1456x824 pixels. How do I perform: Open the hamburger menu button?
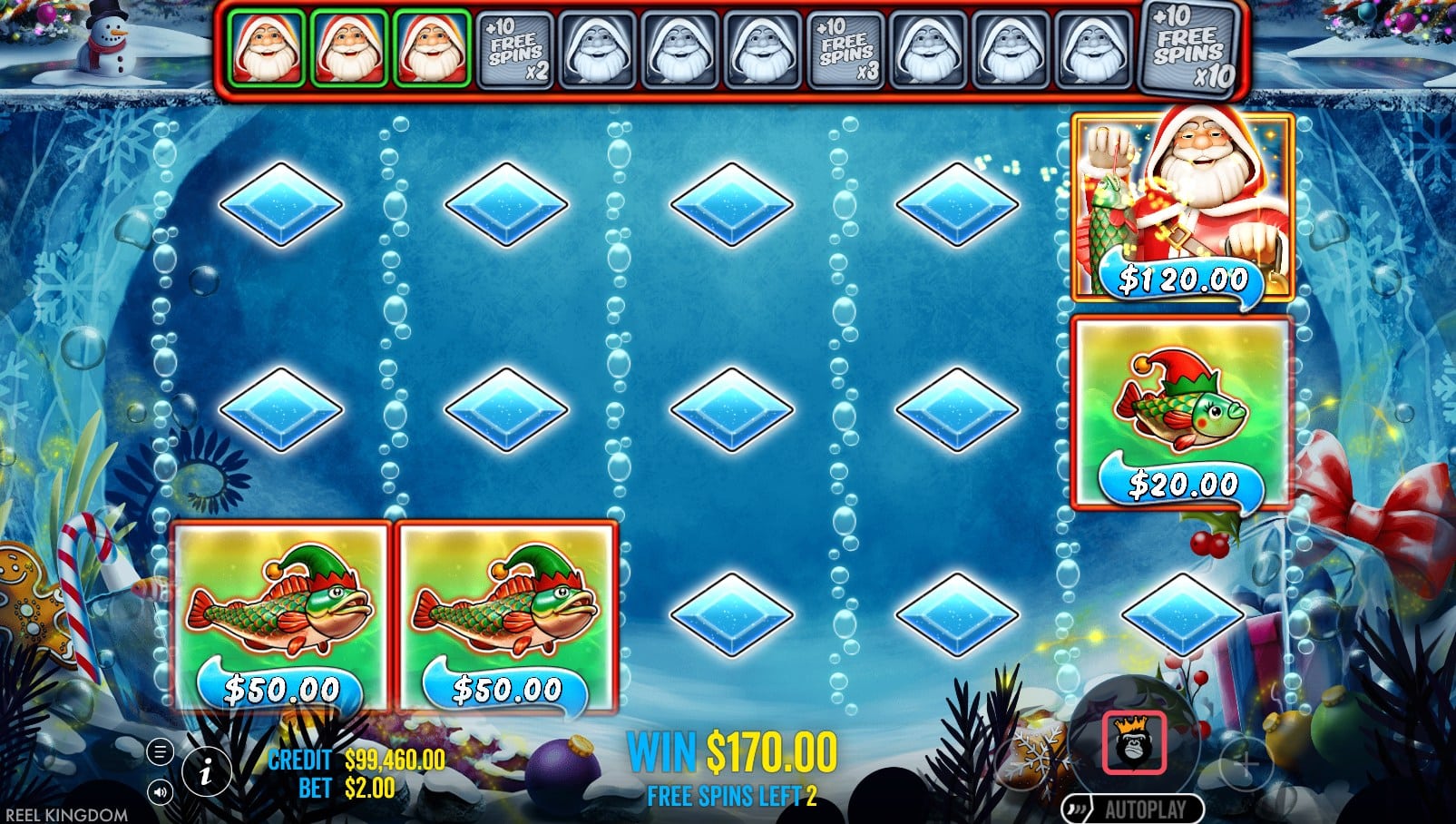160,751
